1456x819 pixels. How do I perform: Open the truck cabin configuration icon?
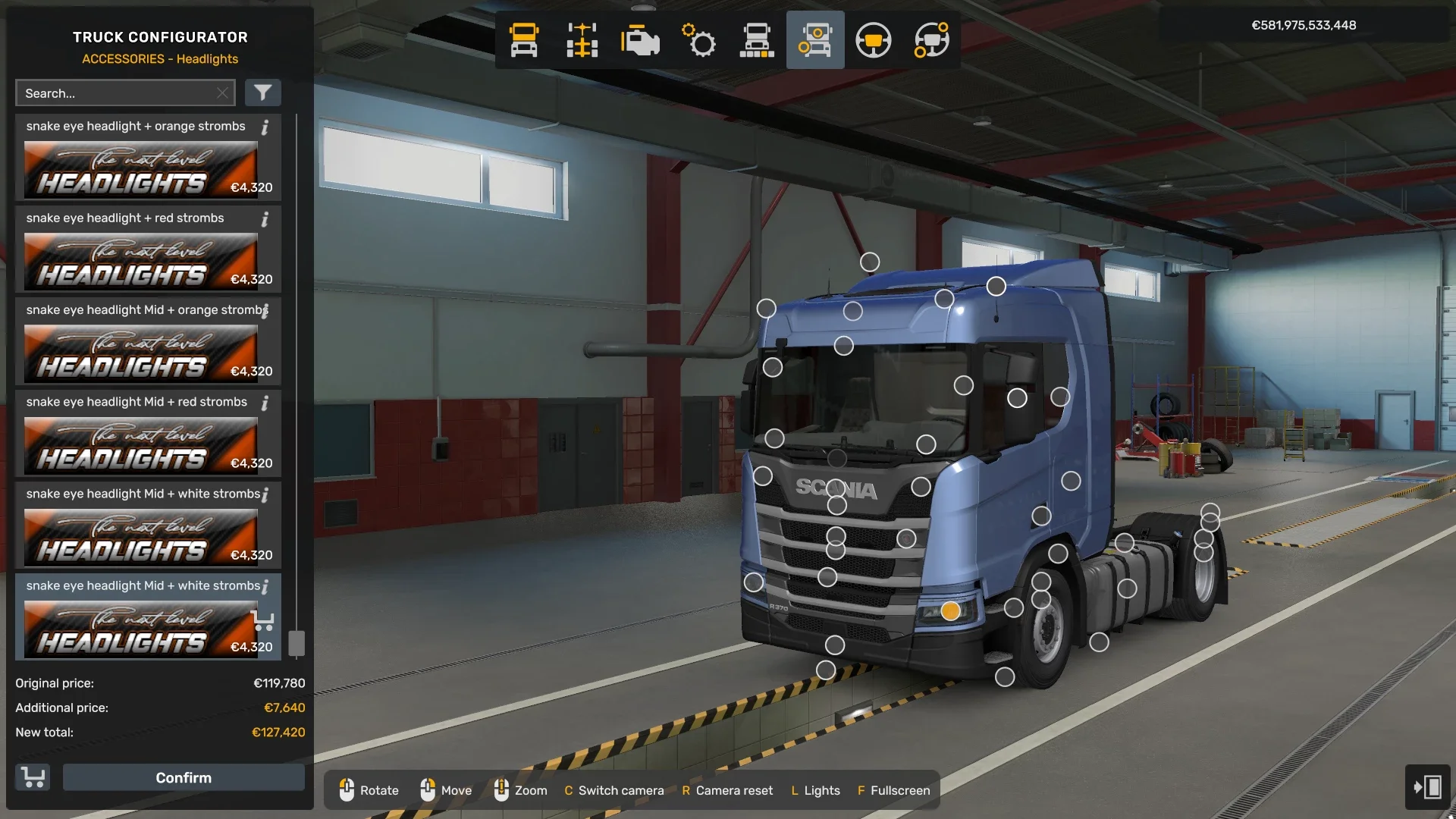[x=523, y=40]
